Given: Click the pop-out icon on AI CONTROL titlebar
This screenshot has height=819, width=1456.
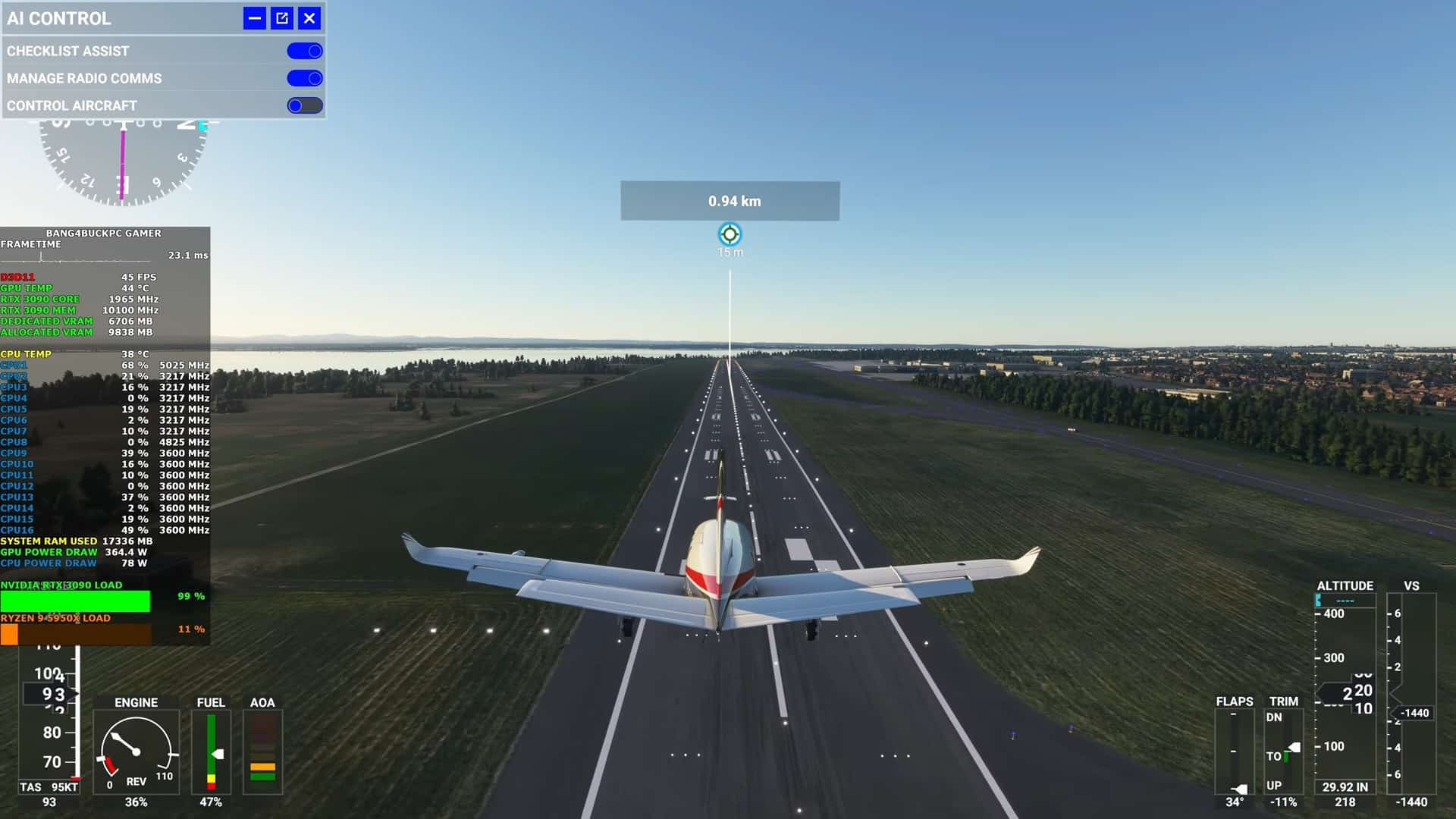Looking at the screenshot, I should (x=281, y=18).
